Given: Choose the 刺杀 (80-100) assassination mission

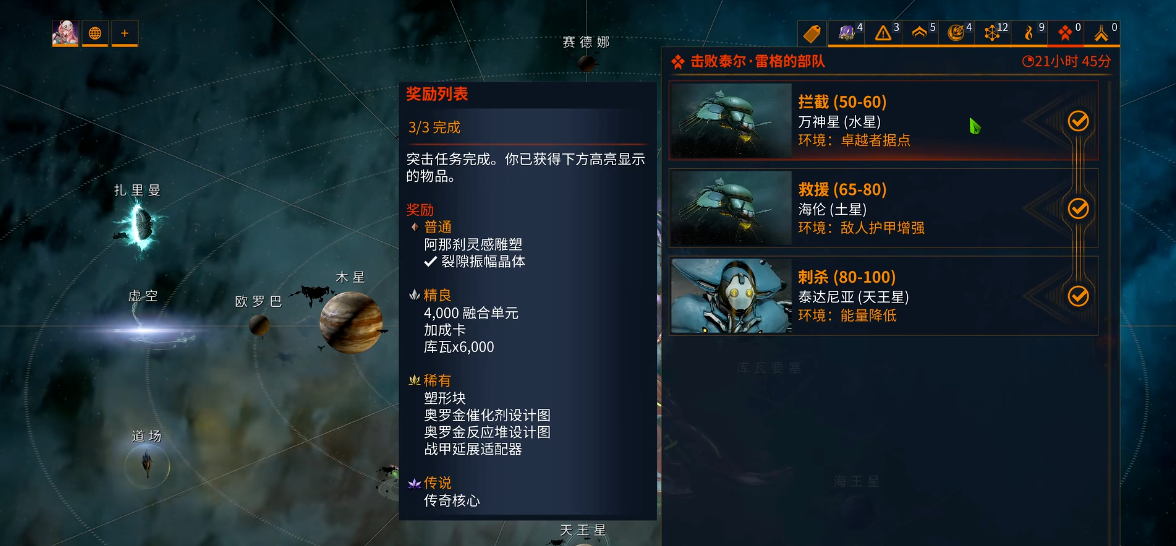Looking at the screenshot, I should pyautogui.click(x=883, y=296).
